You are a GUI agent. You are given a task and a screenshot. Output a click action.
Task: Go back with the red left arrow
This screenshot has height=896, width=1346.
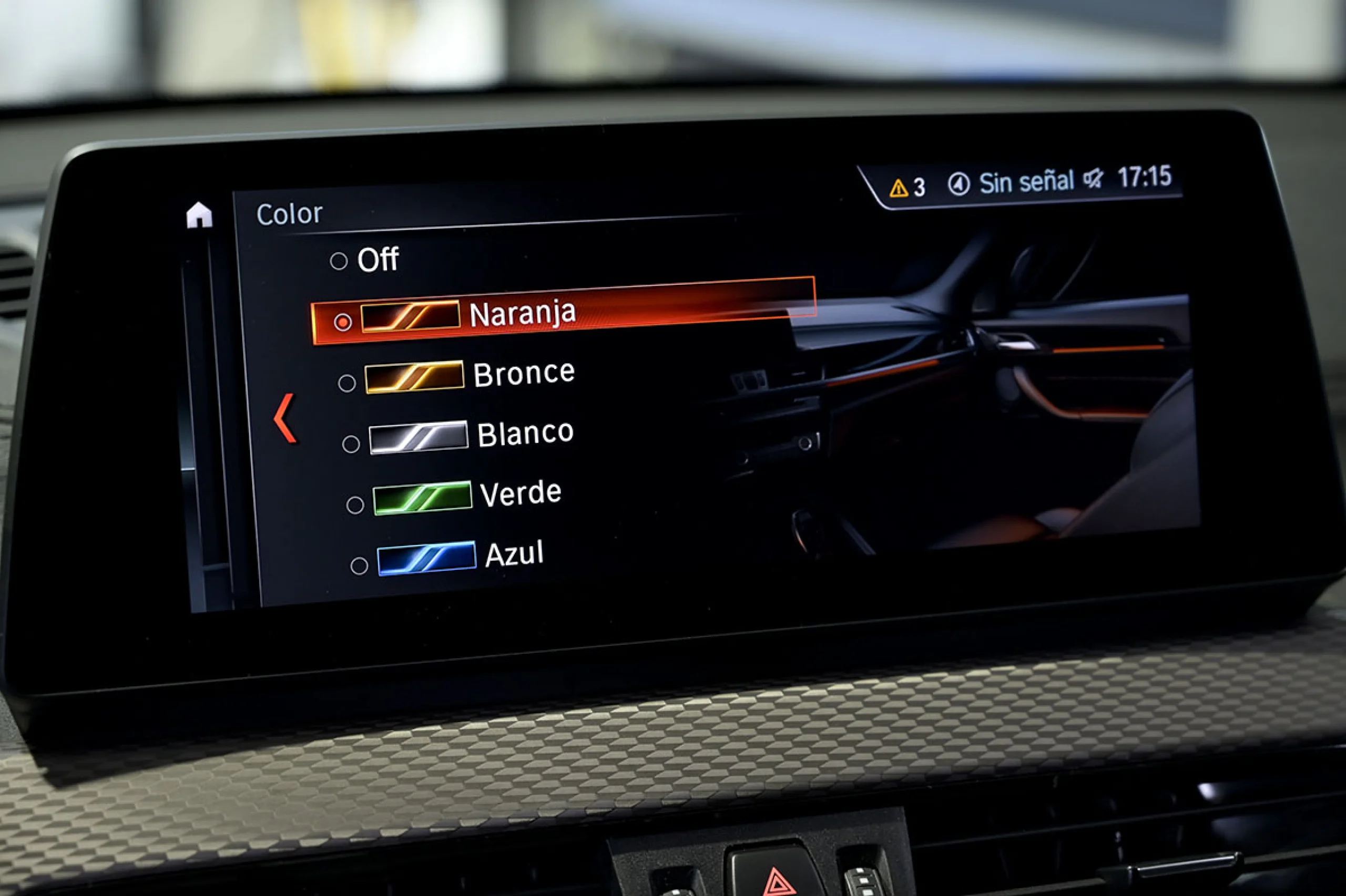click(x=285, y=418)
